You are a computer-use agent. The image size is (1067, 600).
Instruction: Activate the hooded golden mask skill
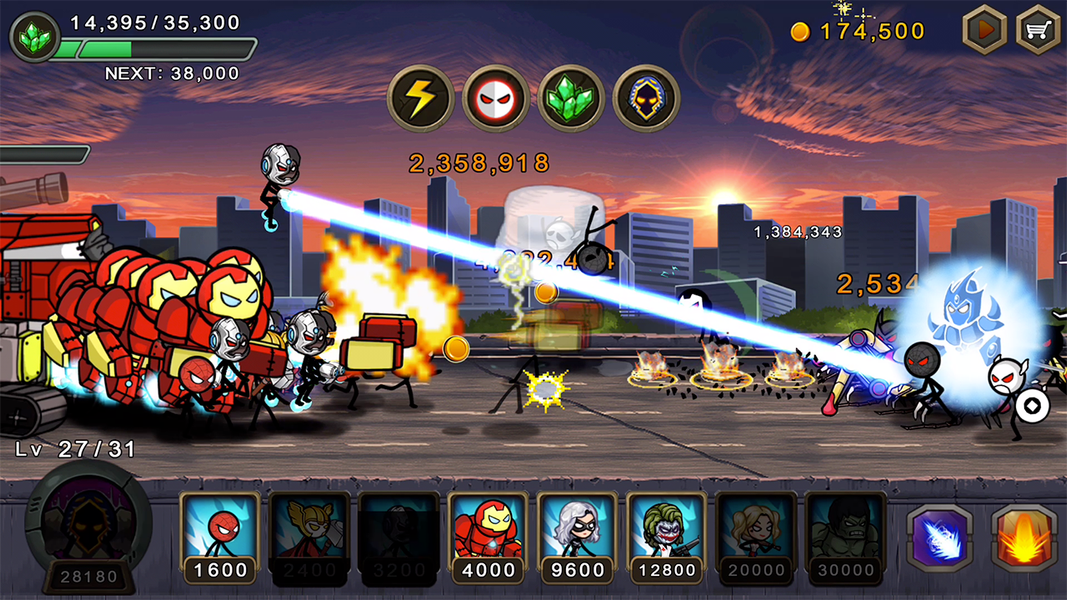click(x=646, y=98)
